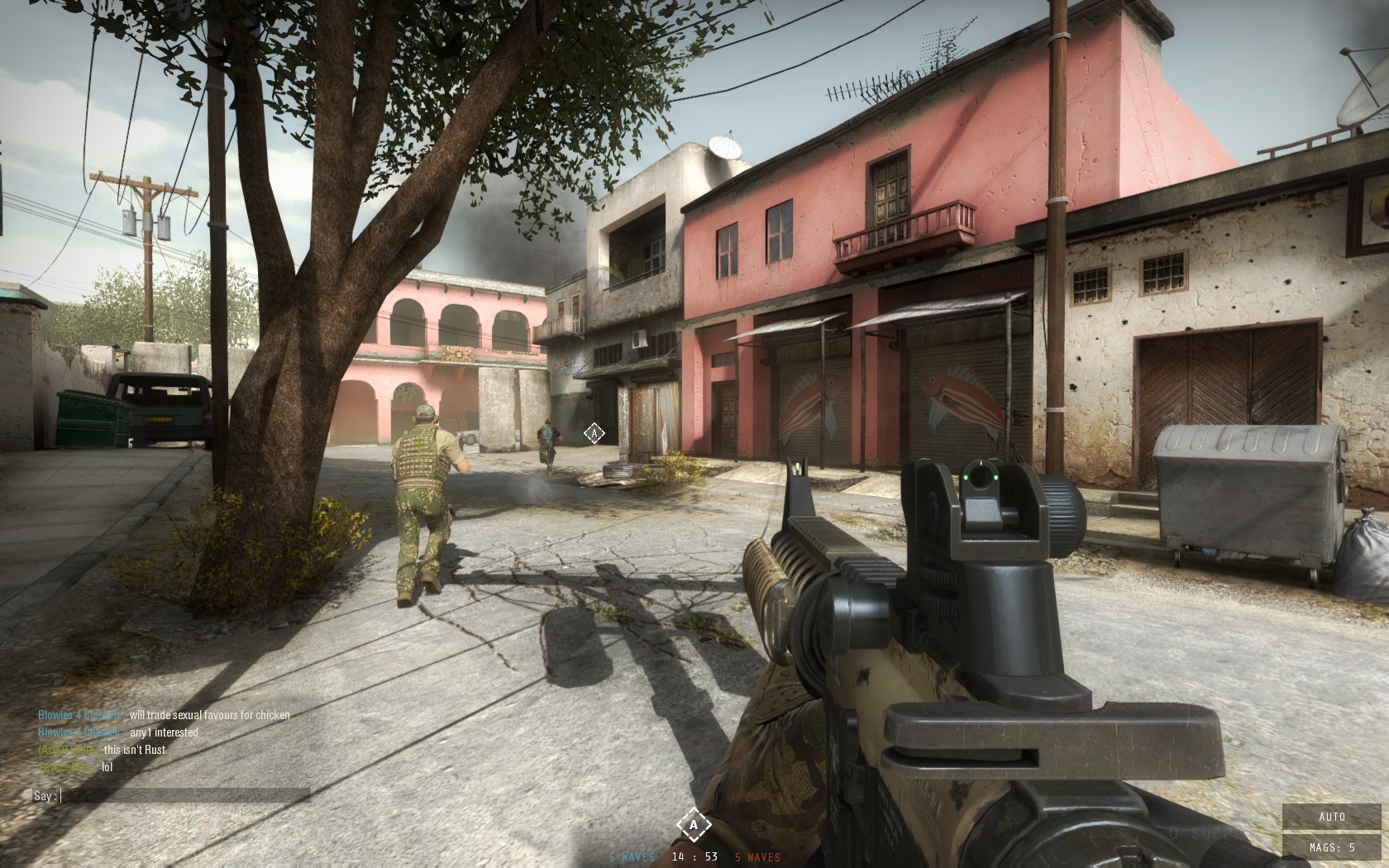Screen dimensions: 1389x868
Task: Select the objective A icon above the timer
Action: [x=694, y=824]
